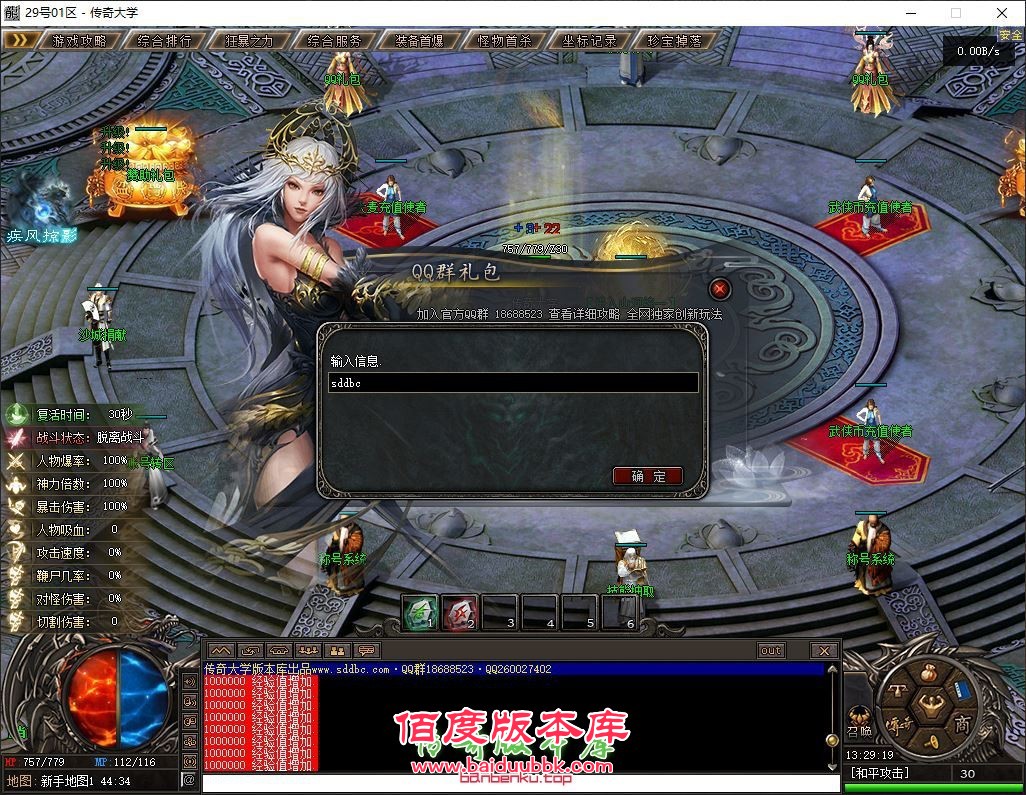Confirm the gift code with 确定
The height and width of the screenshot is (795, 1026).
tap(648, 476)
